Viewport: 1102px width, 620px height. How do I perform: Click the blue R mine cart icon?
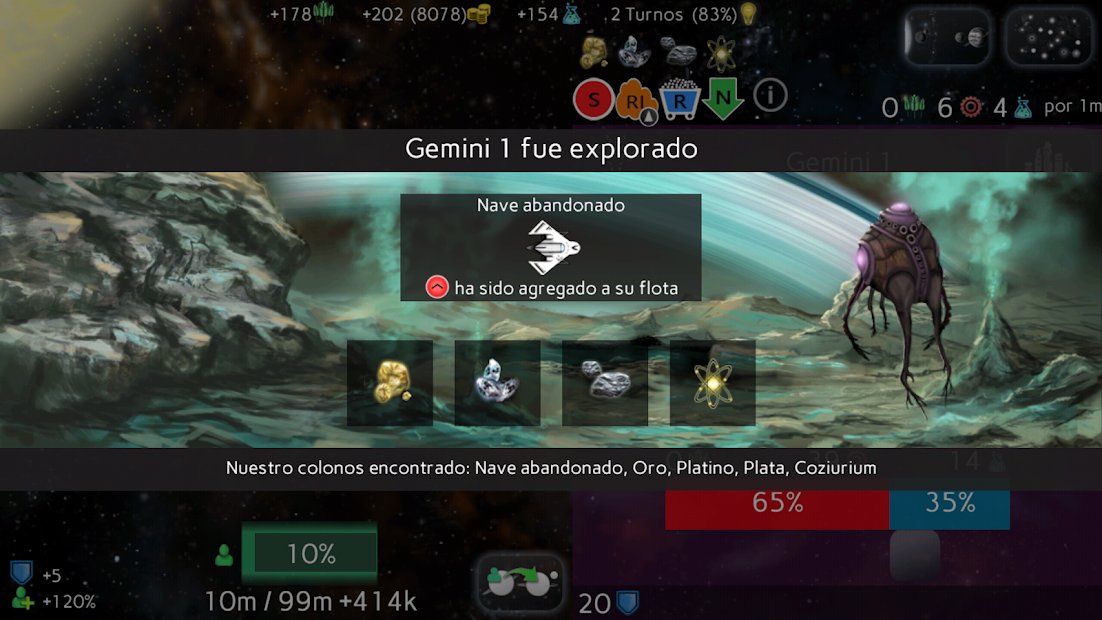[x=679, y=99]
